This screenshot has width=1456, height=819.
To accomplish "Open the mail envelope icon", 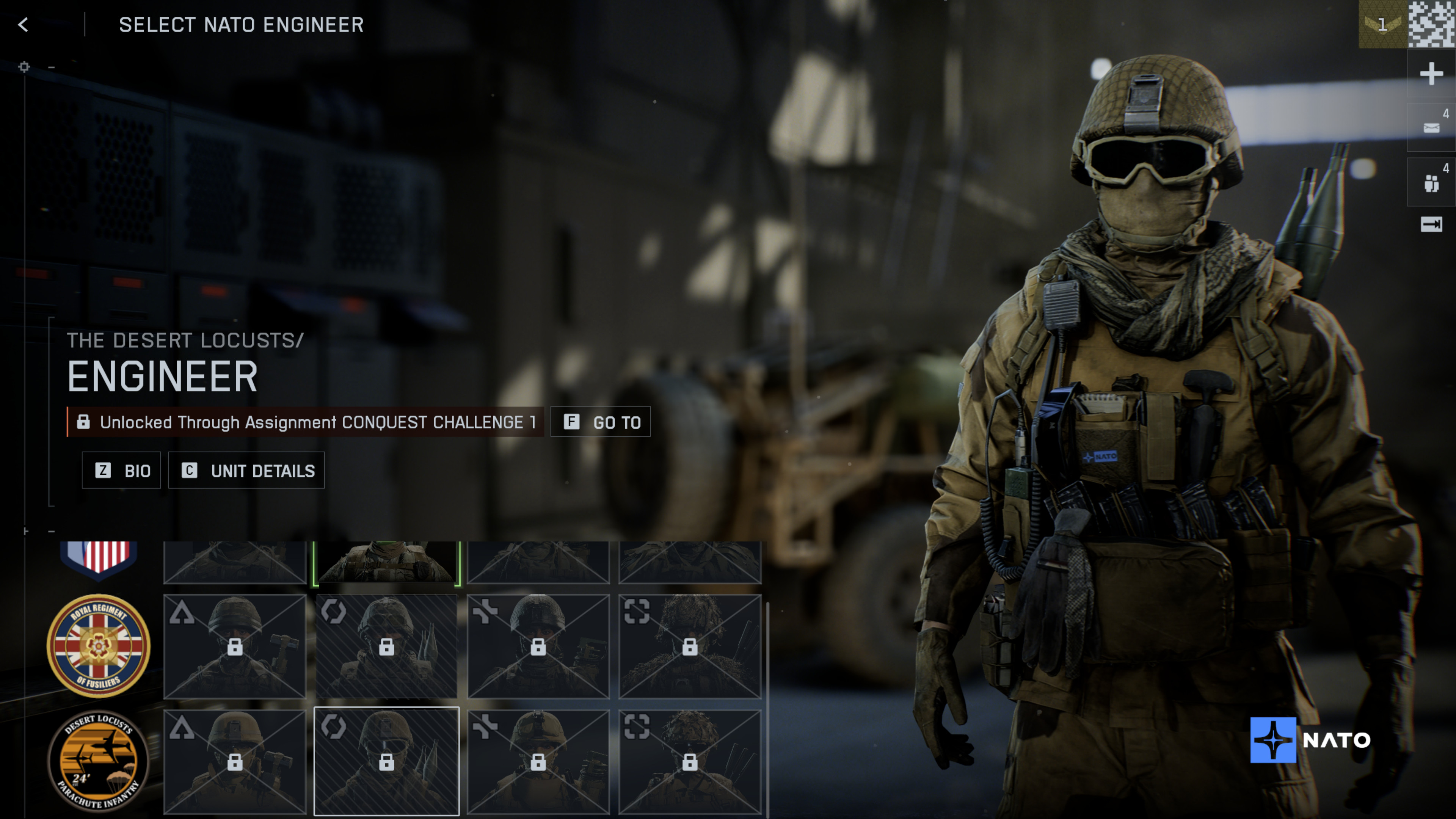I will (x=1431, y=127).
